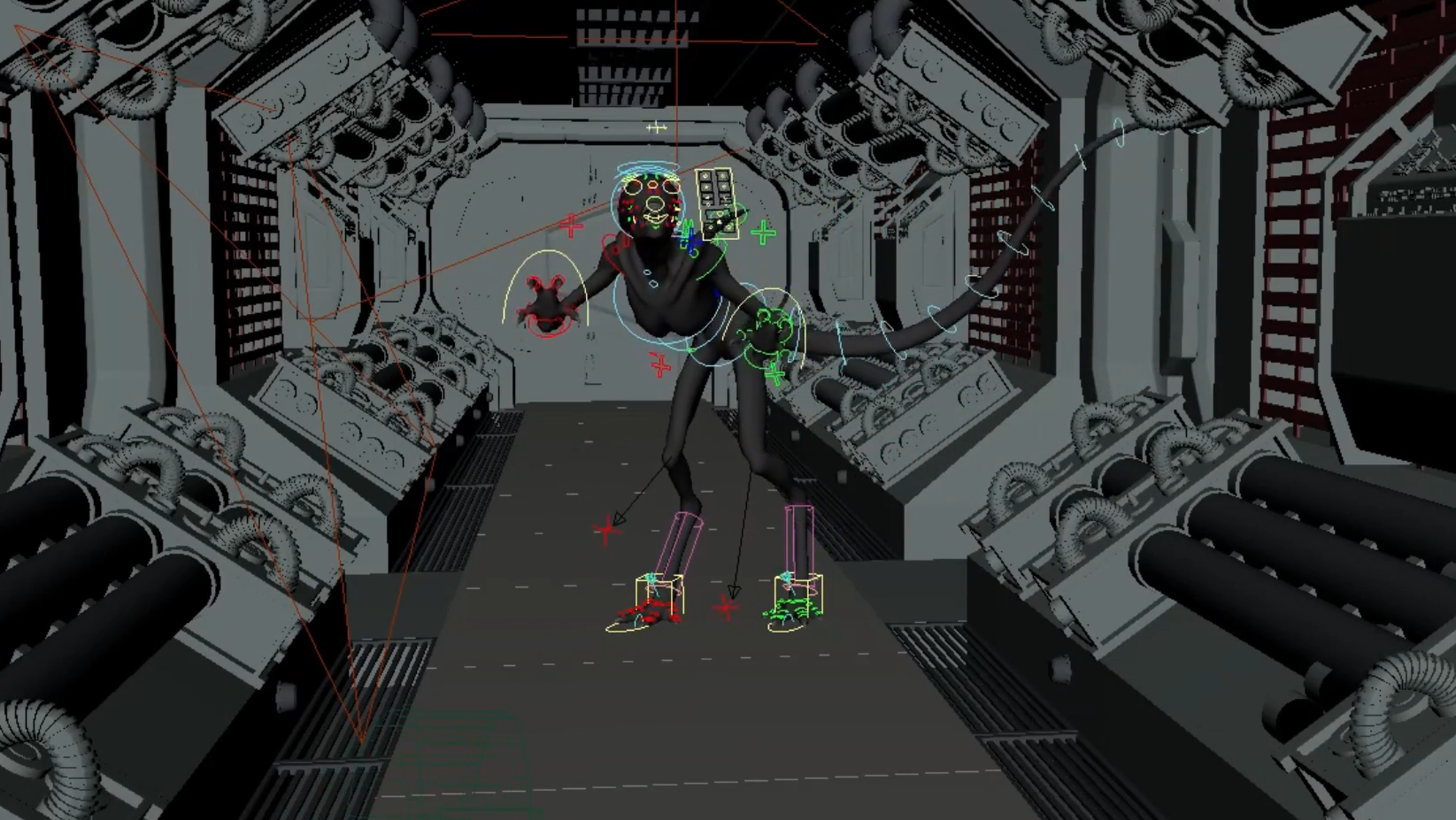Select the green cross locator right of the face panel

(763, 233)
